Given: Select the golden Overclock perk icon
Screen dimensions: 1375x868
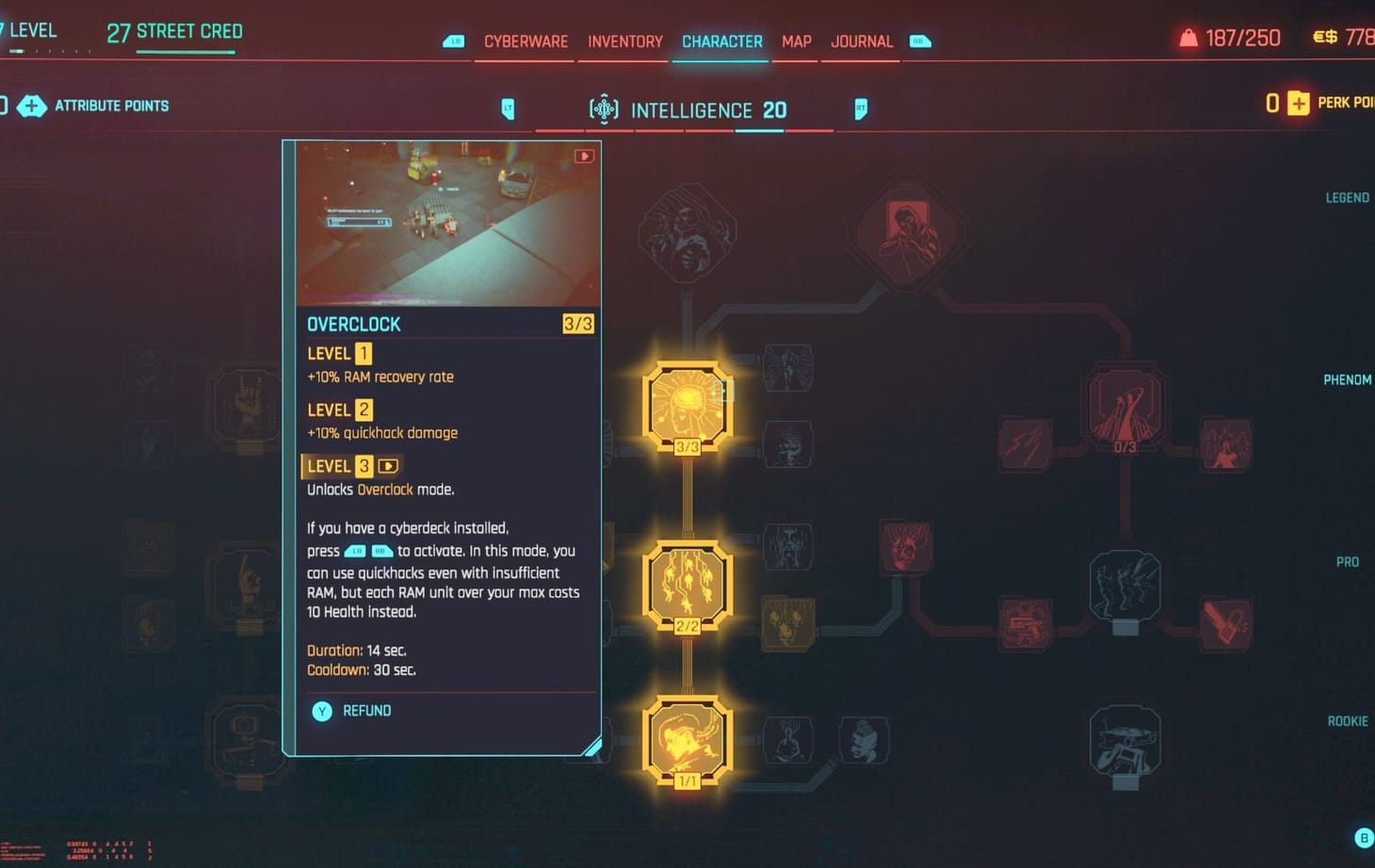Looking at the screenshot, I should point(687,405).
